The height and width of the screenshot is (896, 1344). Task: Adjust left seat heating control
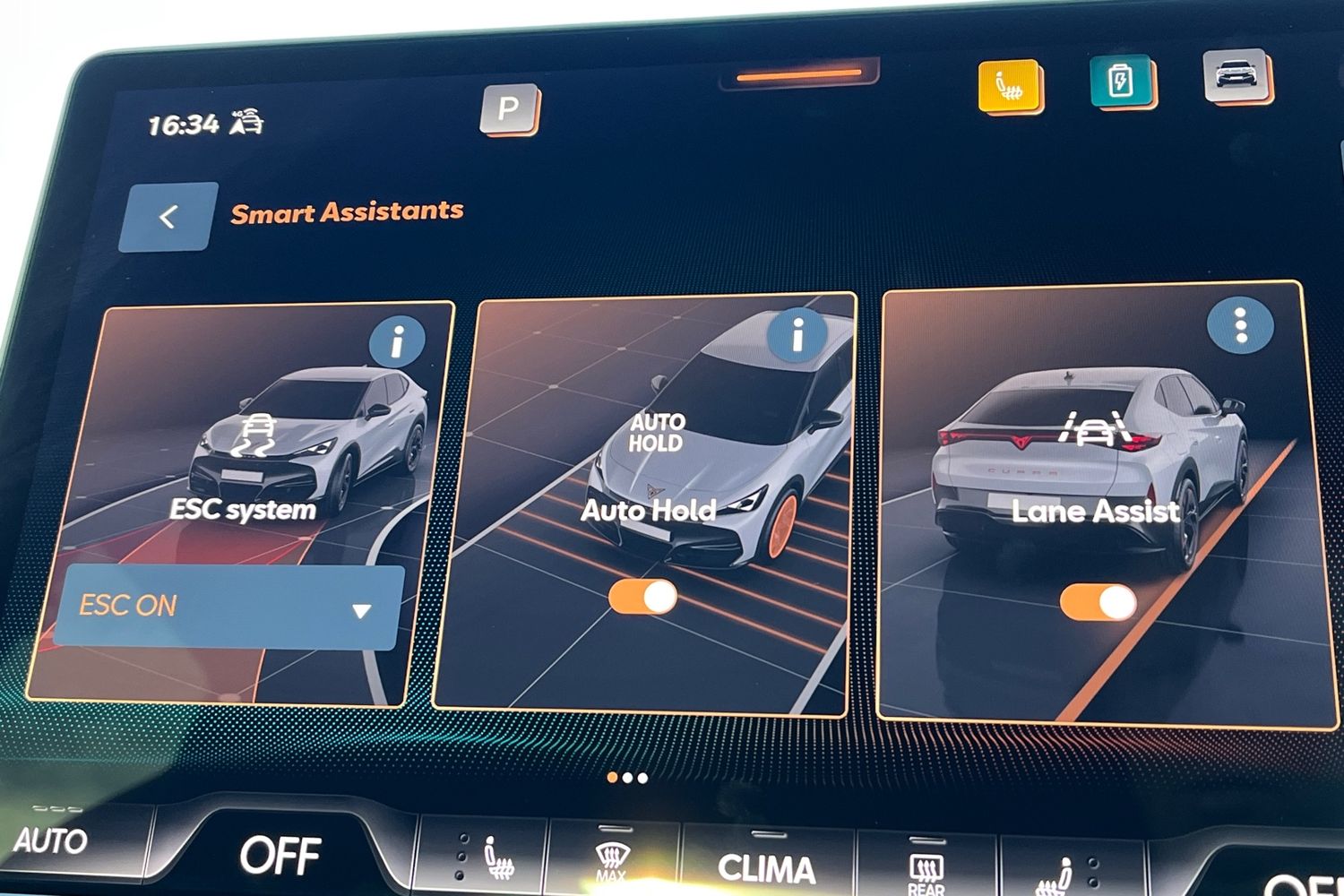495,858
